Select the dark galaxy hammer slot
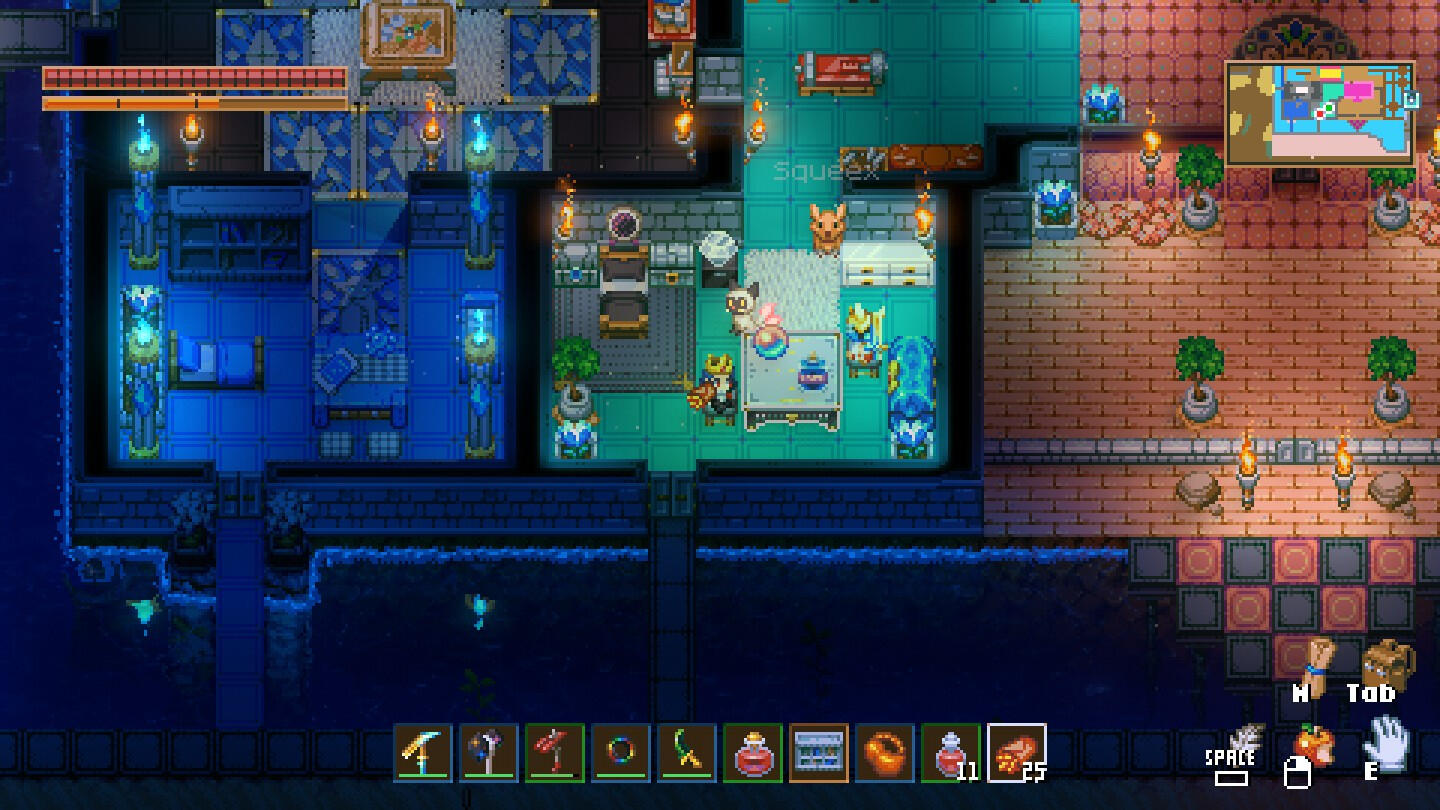This screenshot has height=810, width=1440. [x=489, y=752]
